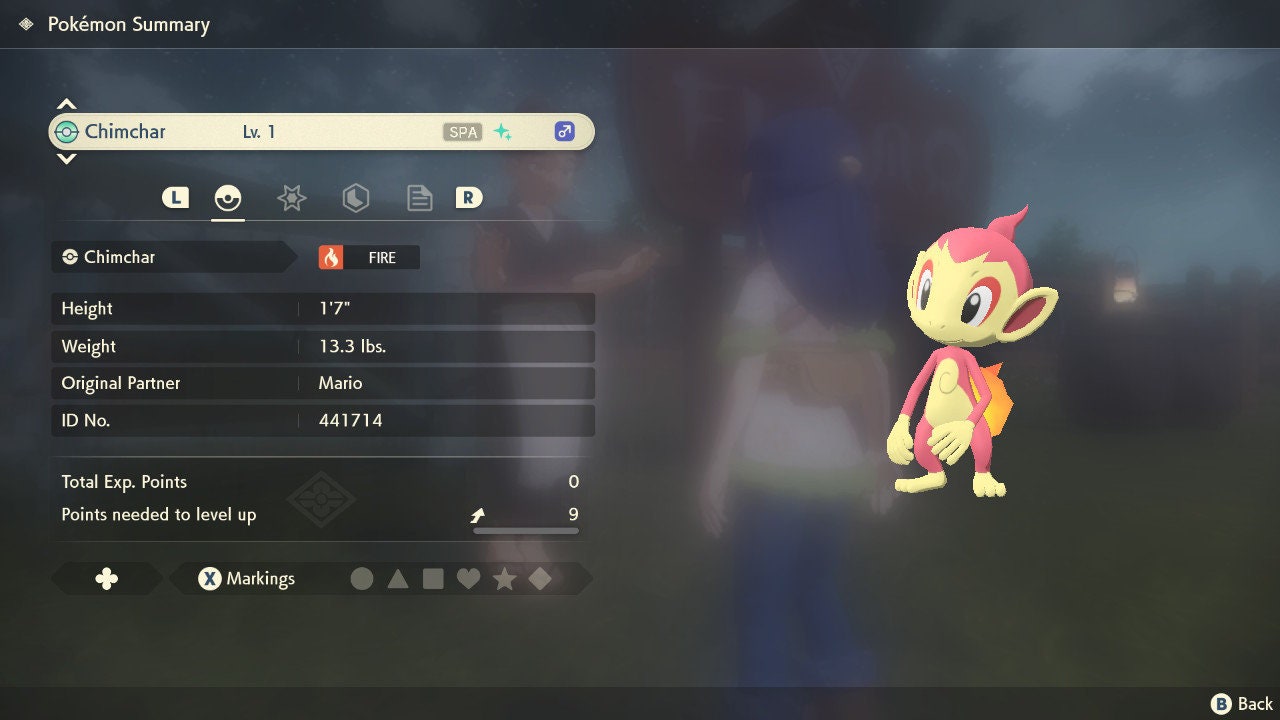1280x720 pixels.
Task: Toggle the triangle marking
Action: (x=398, y=579)
